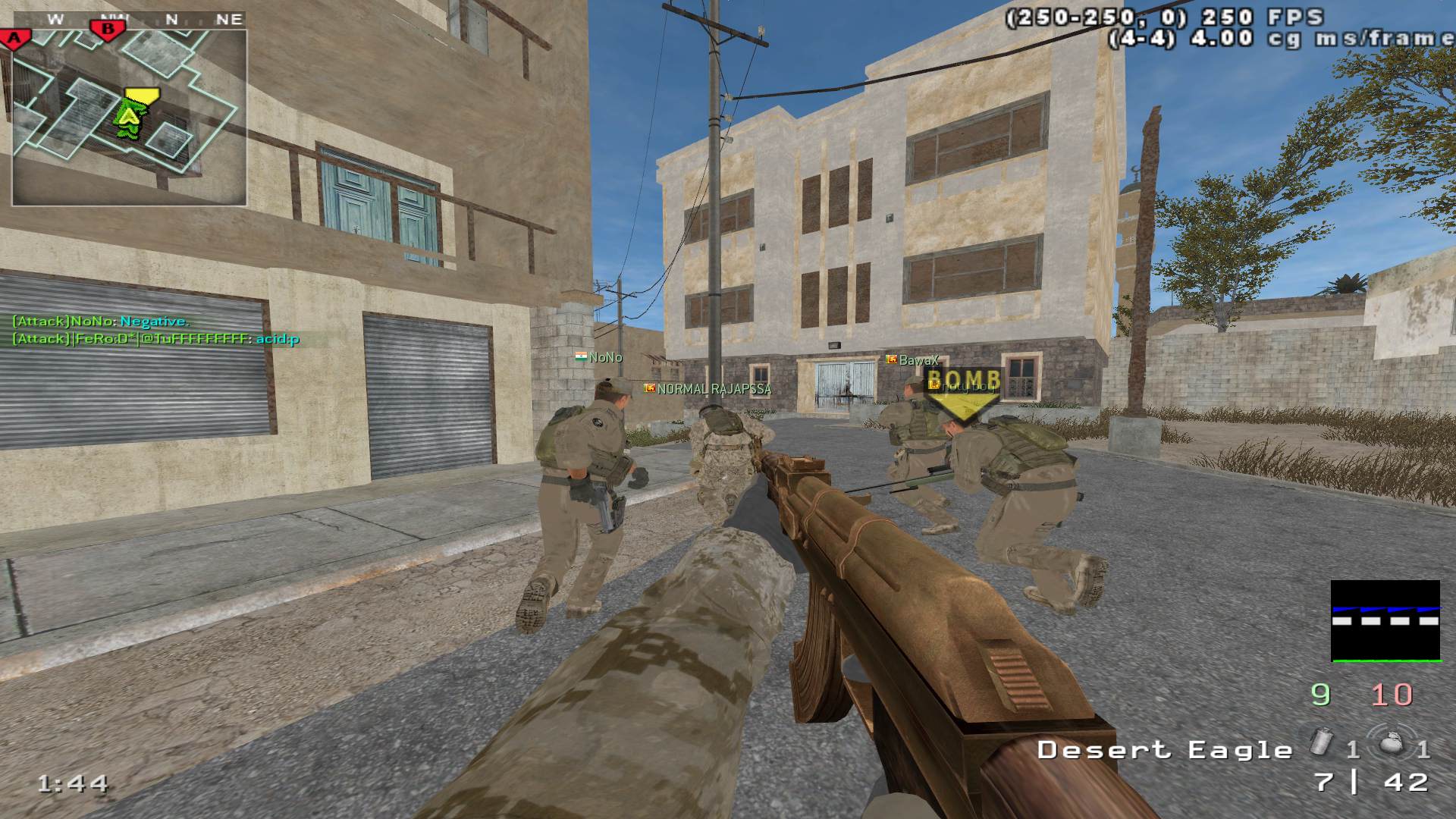1456x819 pixels.
Task: Select the smoke grenade canister icon
Action: point(1320,743)
